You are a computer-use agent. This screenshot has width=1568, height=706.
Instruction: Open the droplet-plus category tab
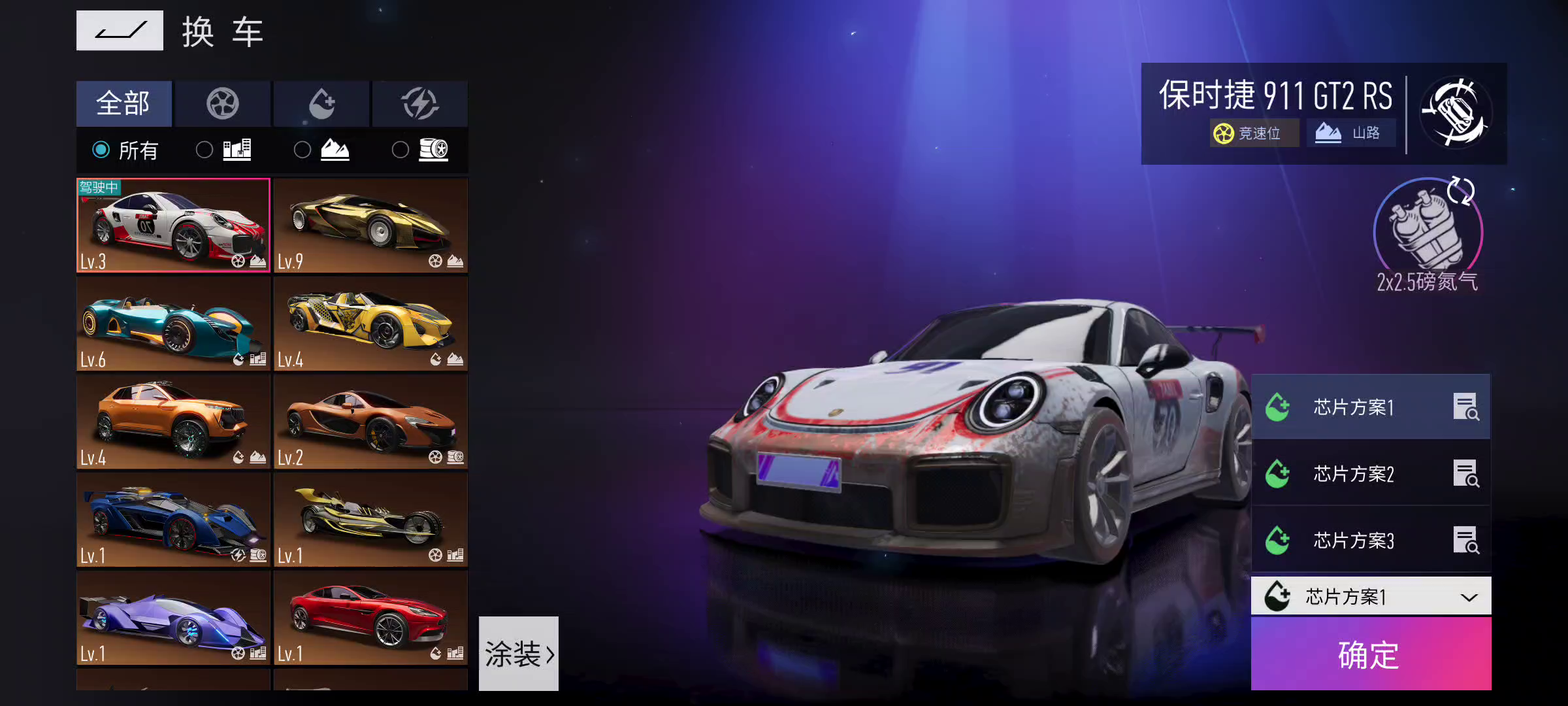(x=321, y=103)
